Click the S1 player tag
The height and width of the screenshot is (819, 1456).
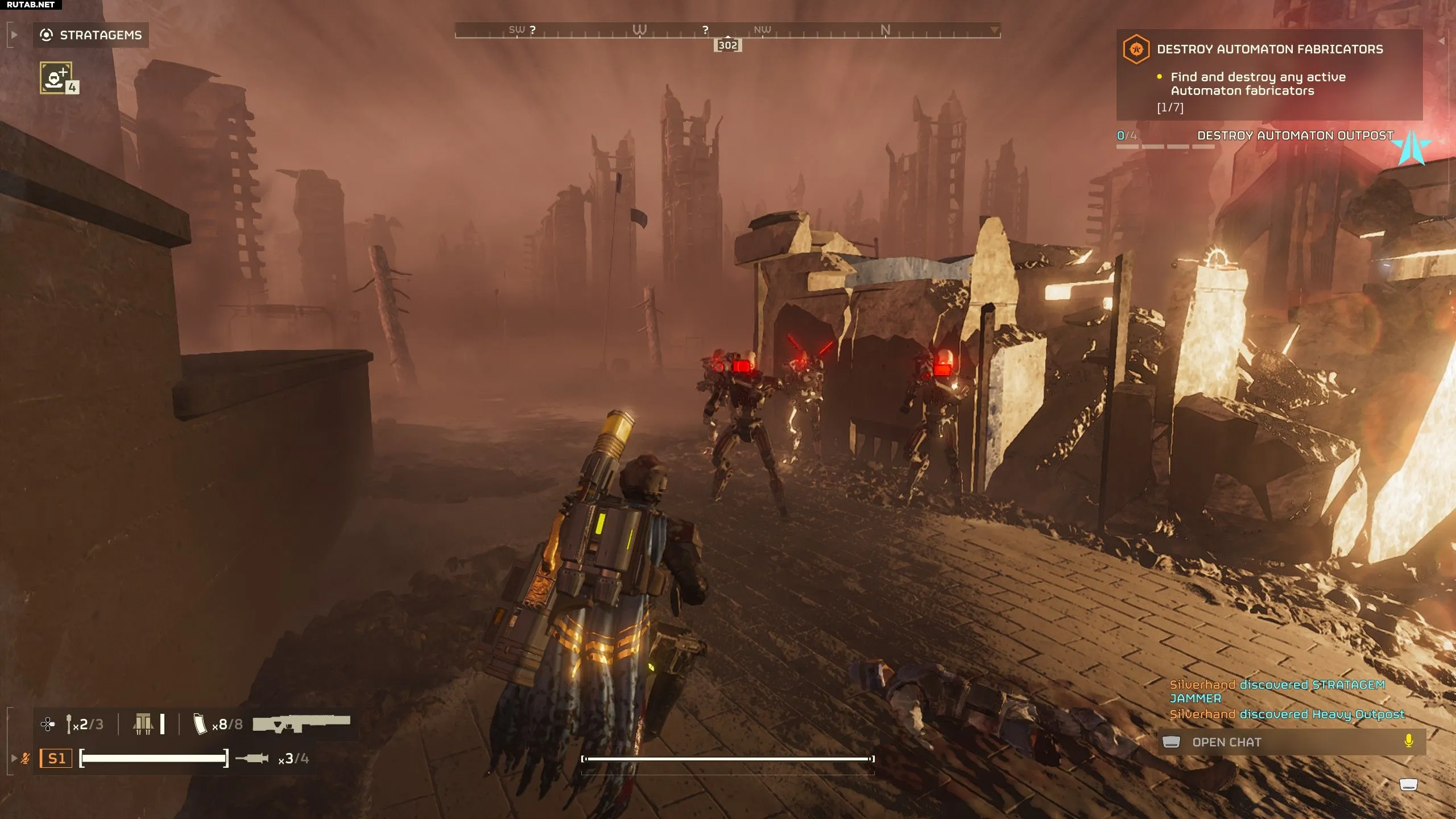click(56, 758)
